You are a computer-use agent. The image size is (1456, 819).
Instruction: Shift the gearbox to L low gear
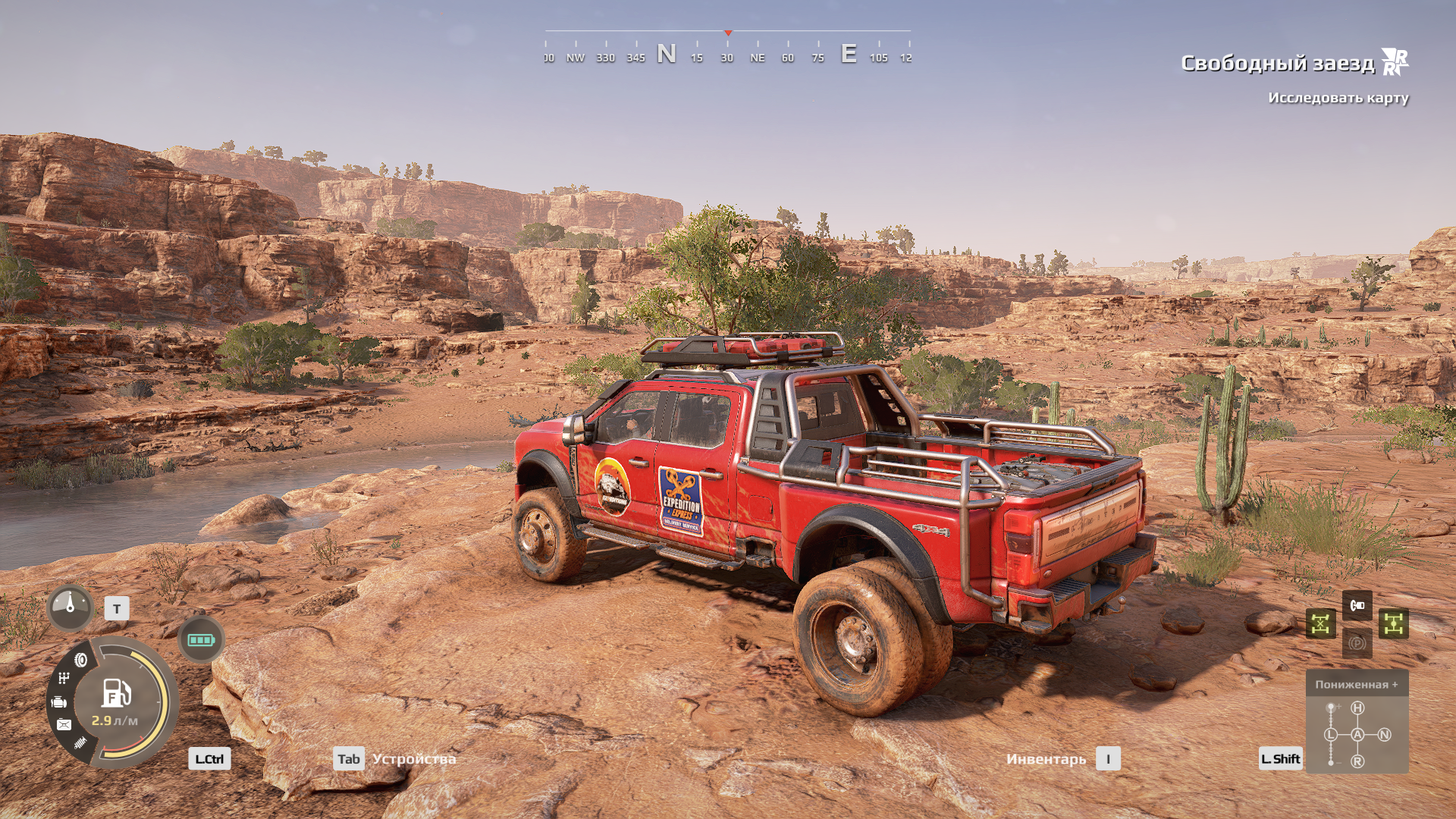click(1331, 735)
